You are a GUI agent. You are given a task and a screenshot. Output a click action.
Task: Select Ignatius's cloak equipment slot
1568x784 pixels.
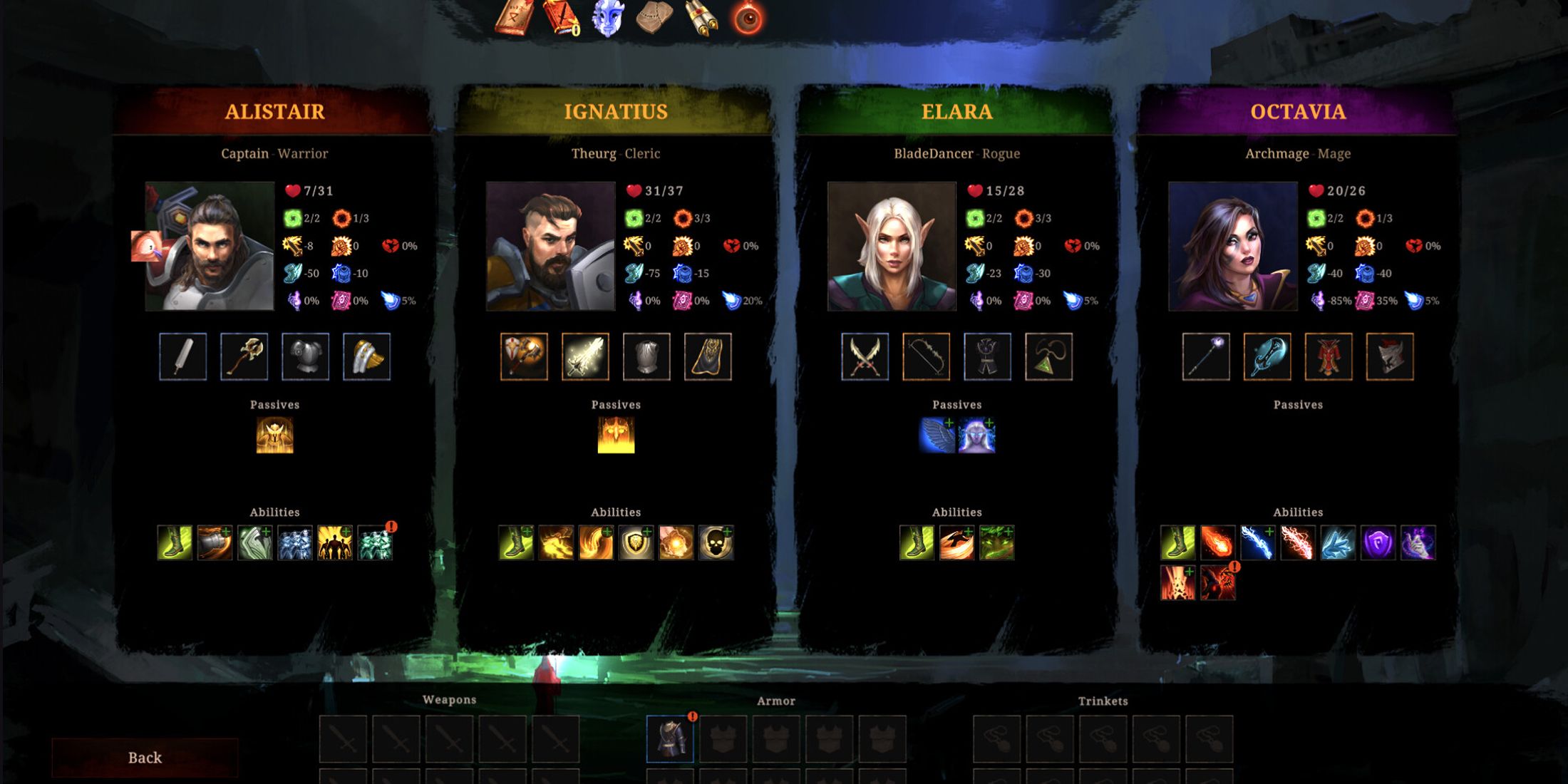[708, 358]
